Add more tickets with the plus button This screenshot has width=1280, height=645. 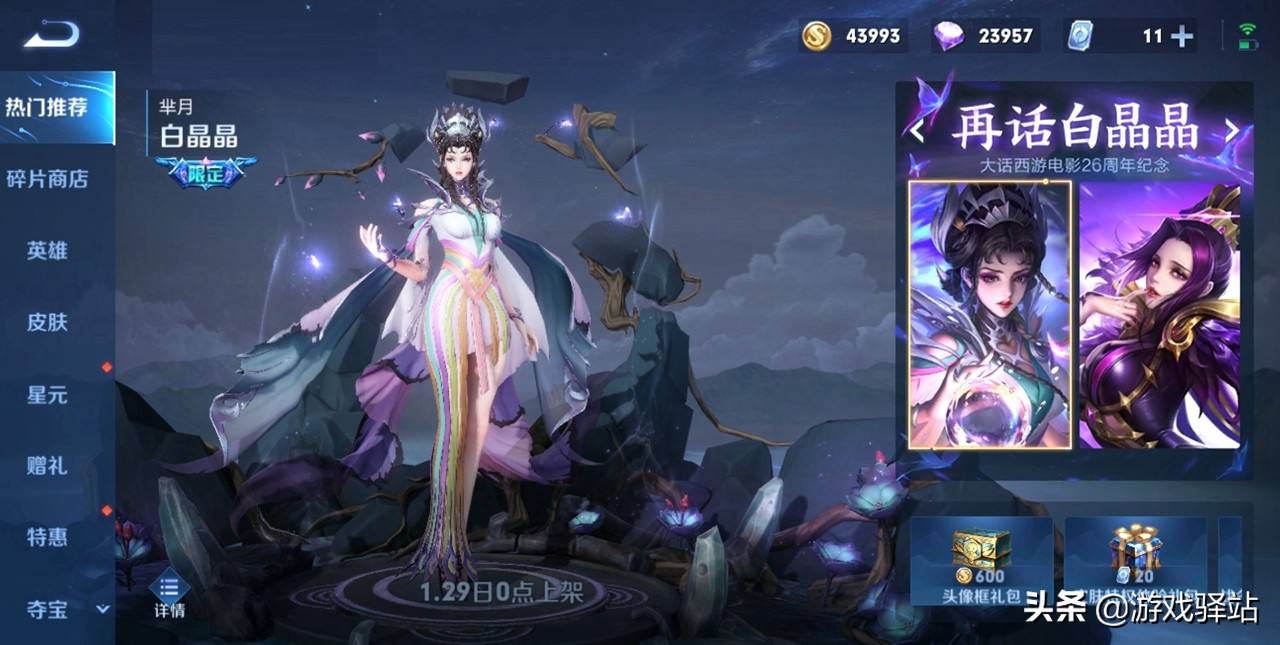pos(1183,36)
